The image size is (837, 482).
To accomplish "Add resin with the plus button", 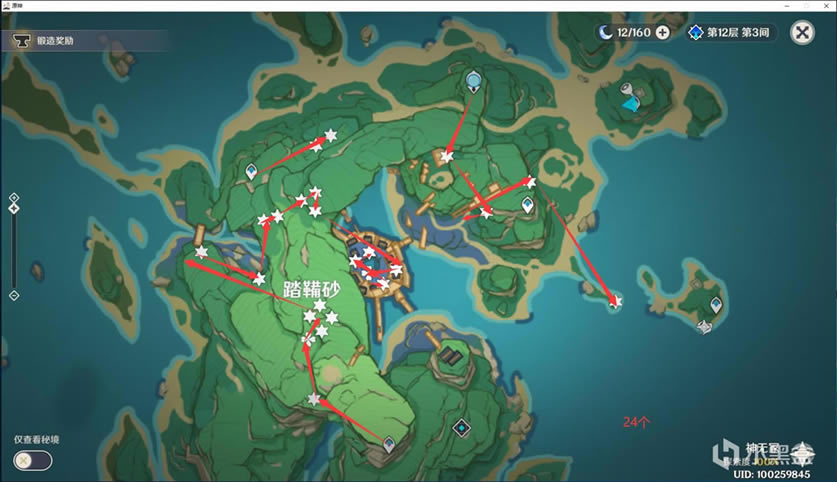I will click(x=662, y=33).
